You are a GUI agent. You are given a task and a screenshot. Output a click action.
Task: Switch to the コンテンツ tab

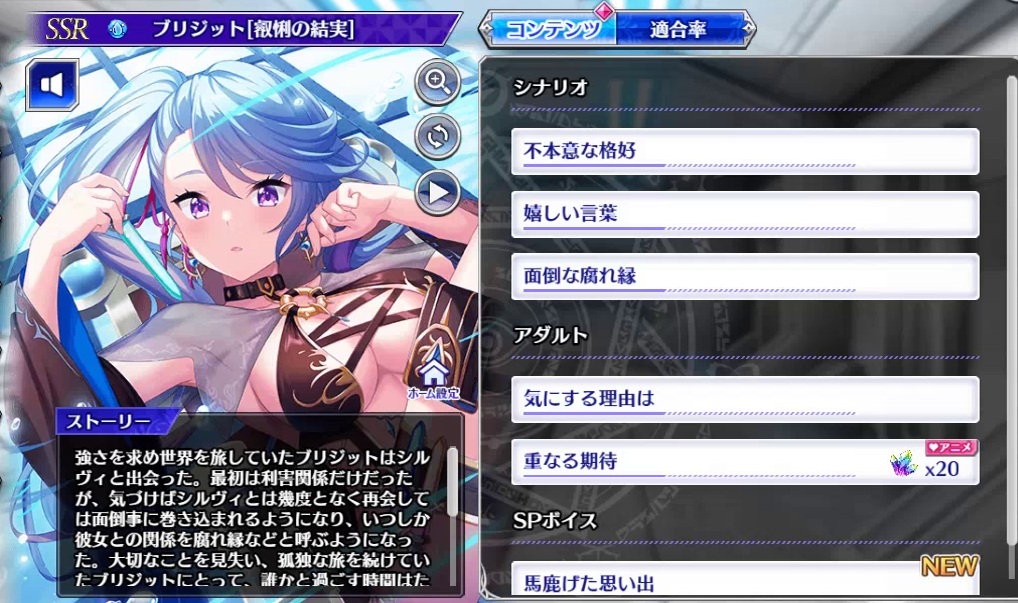[x=547, y=29]
